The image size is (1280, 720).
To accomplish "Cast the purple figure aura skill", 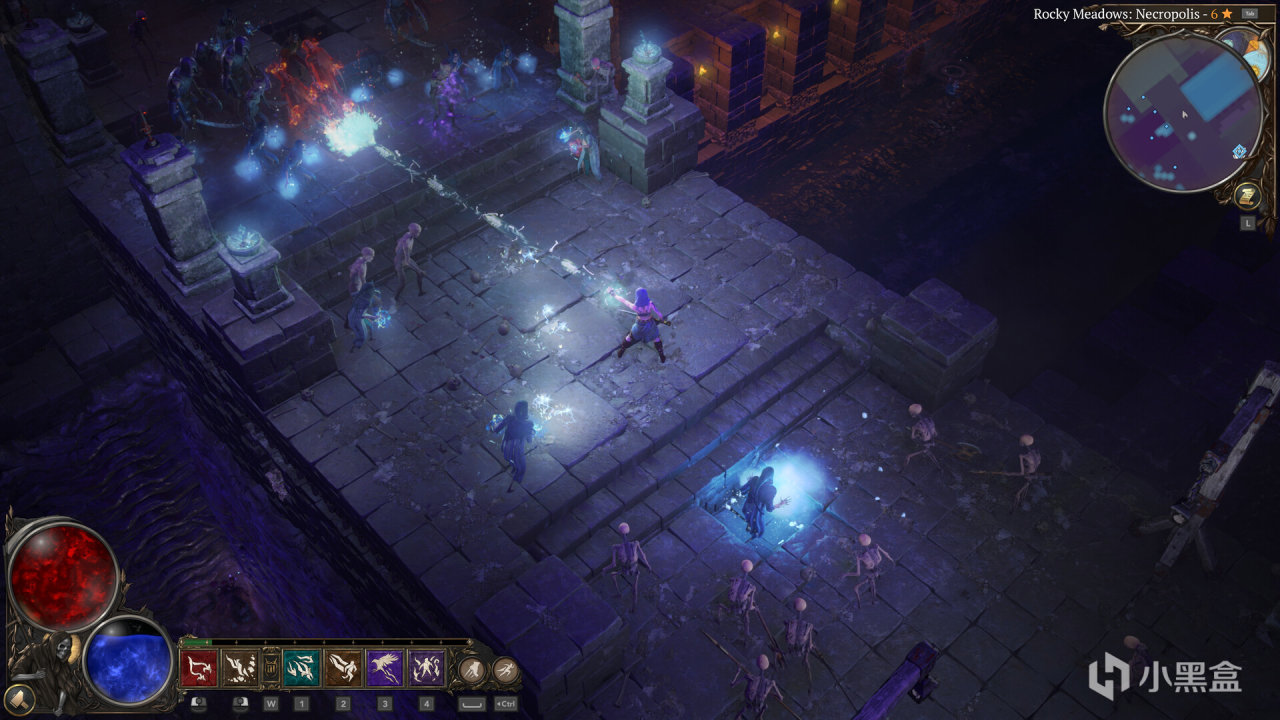I will pyautogui.click(x=426, y=667).
